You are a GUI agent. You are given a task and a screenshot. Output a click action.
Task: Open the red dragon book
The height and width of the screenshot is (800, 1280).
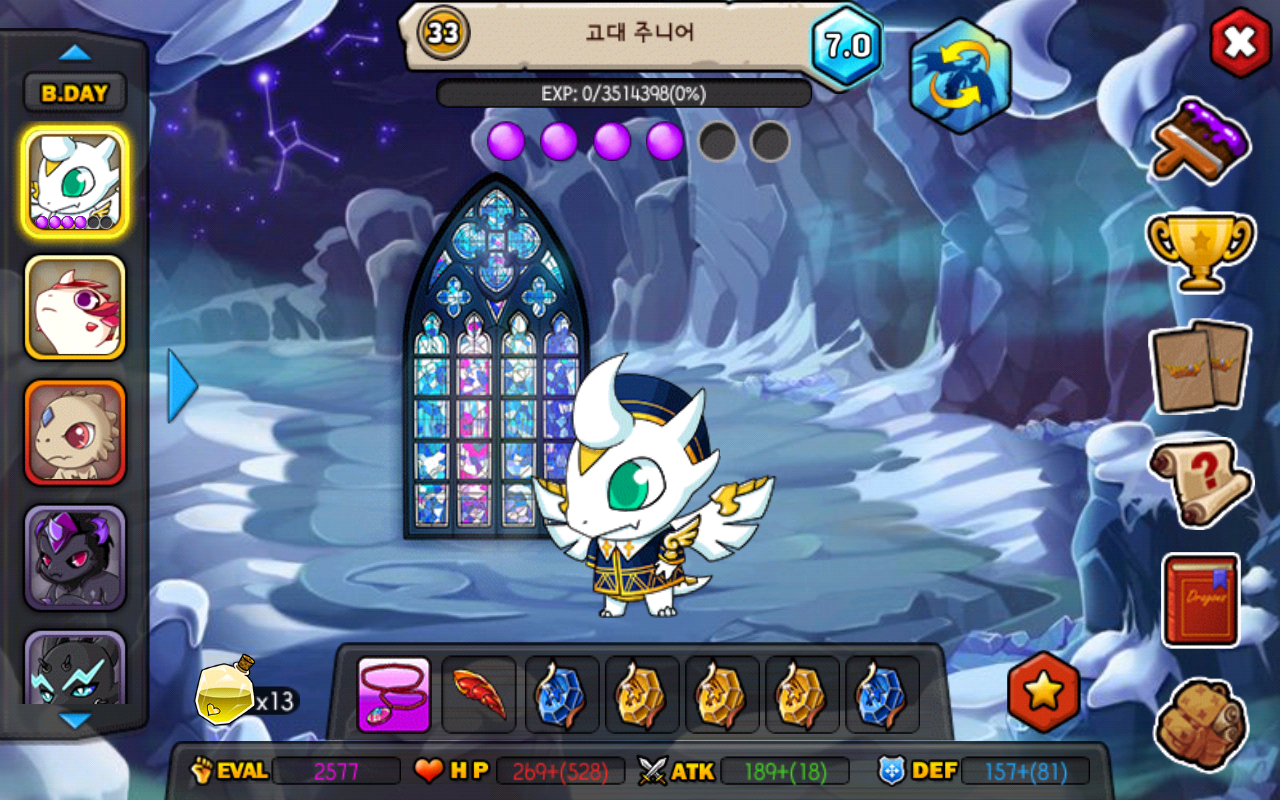[1200, 600]
